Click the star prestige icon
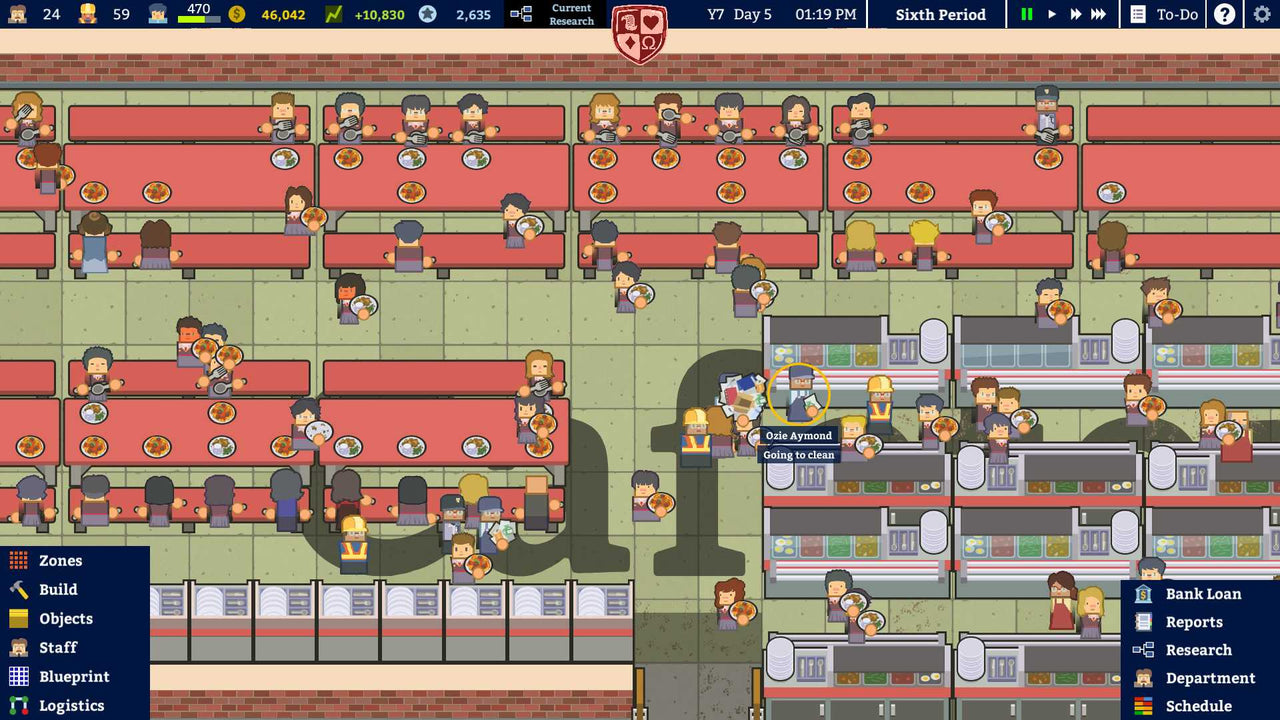This screenshot has width=1280, height=720. click(x=428, y=14)
